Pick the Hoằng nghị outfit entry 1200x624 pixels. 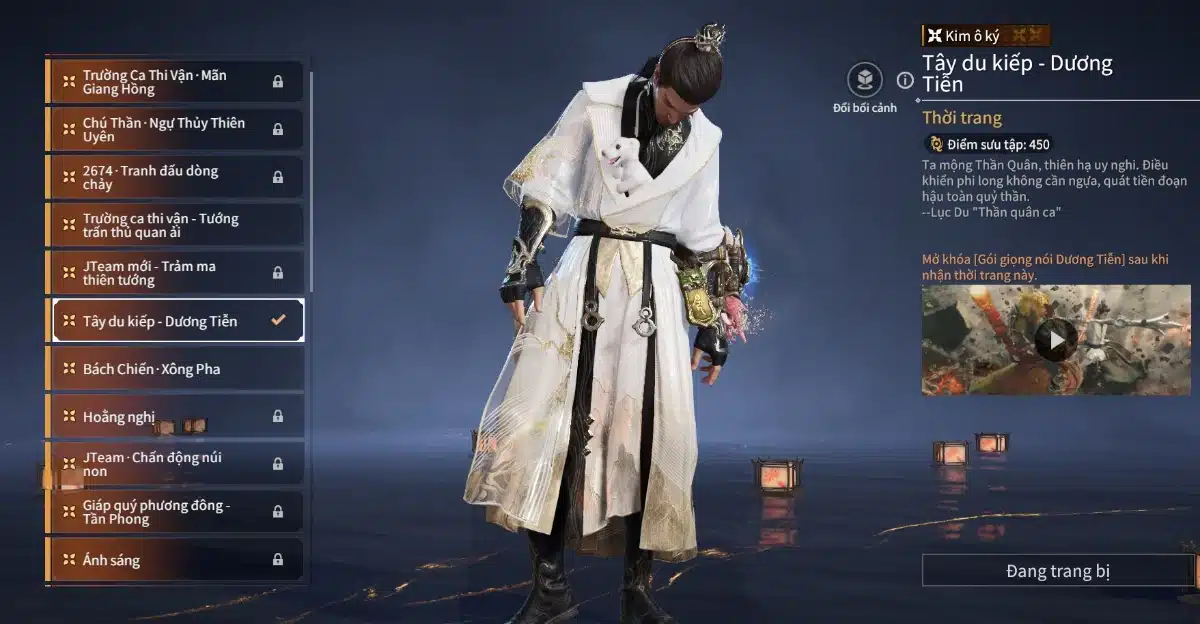click(175, 416)
